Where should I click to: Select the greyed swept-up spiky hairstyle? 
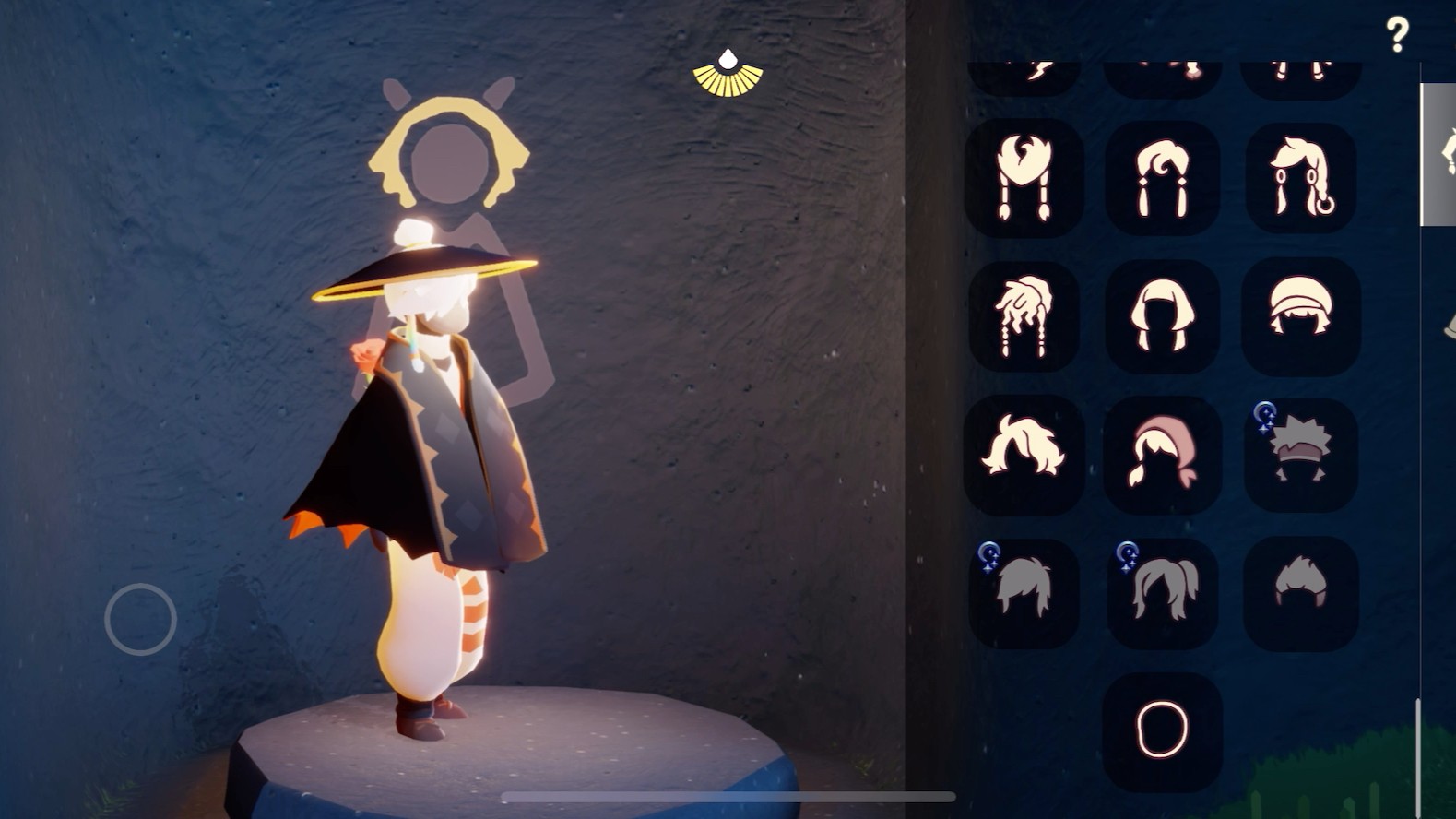1300,592
